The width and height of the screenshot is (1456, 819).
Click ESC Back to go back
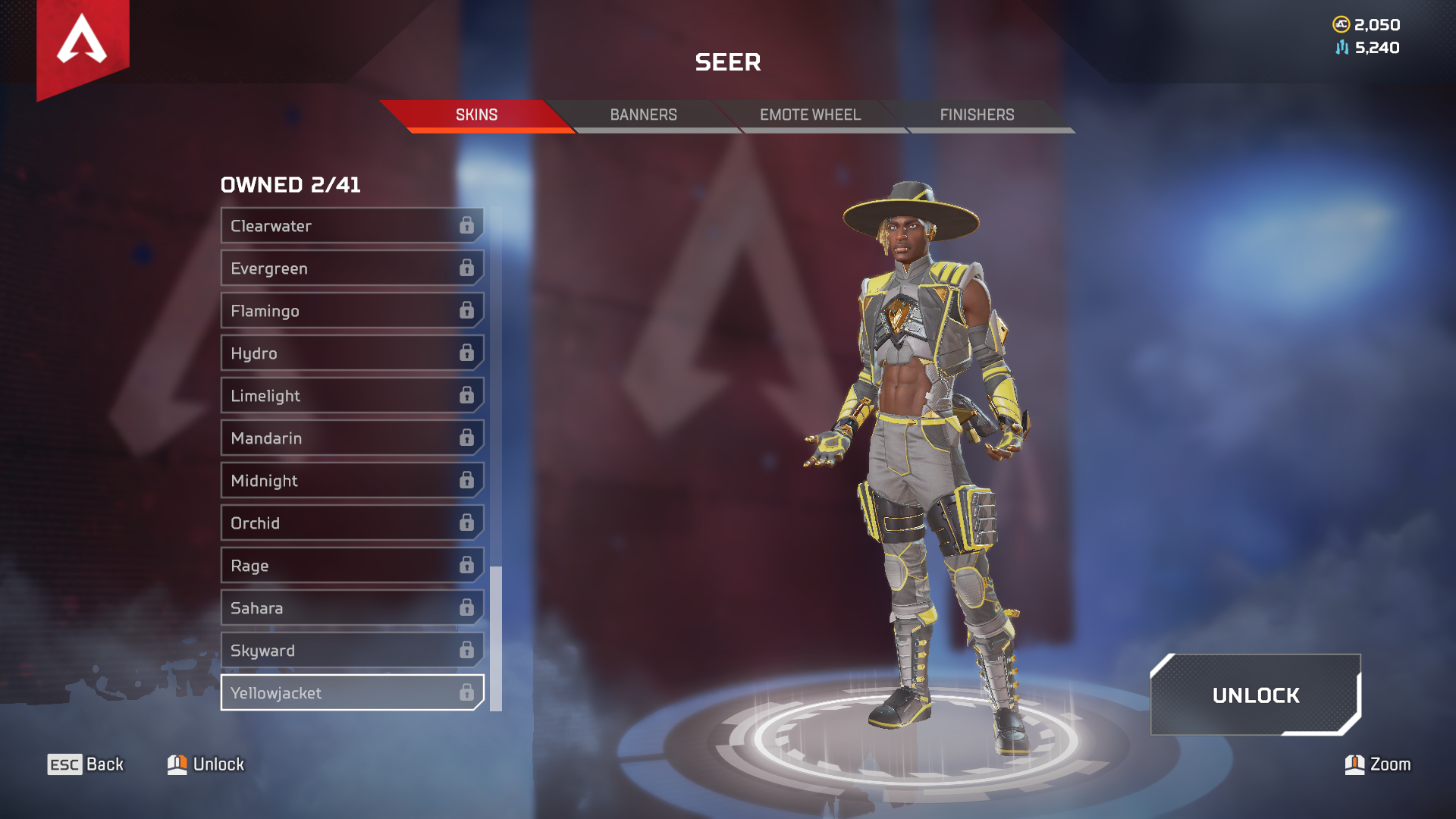(x=86, y=764)
